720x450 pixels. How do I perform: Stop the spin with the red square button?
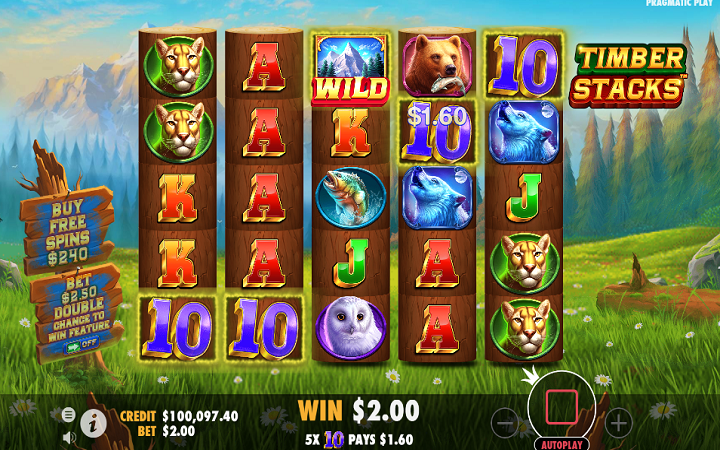coord(562,406)
